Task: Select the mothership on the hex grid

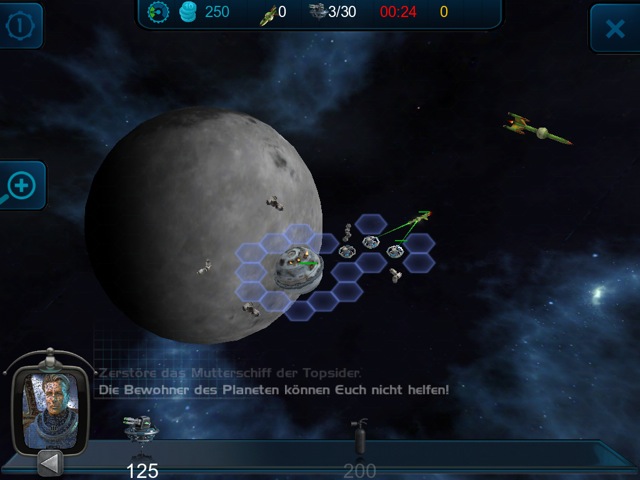Action: pyautogui.click(x=293, y=266)
